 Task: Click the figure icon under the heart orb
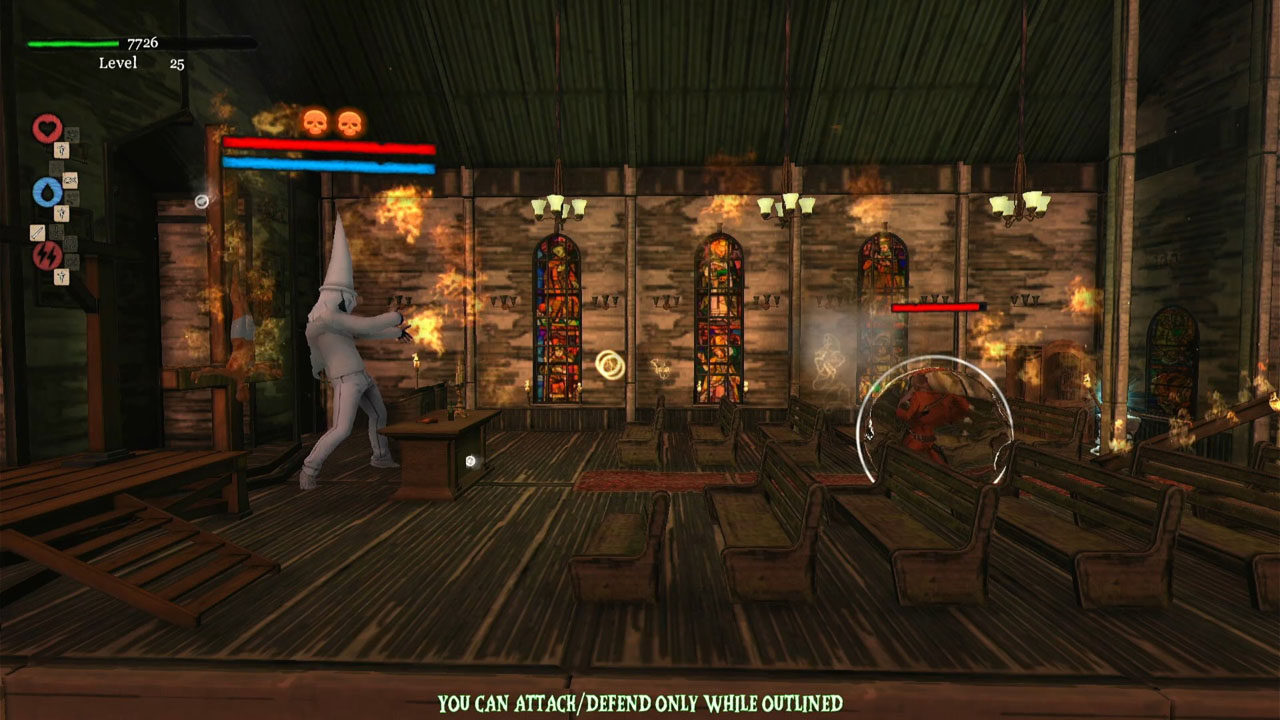point(62,151)
